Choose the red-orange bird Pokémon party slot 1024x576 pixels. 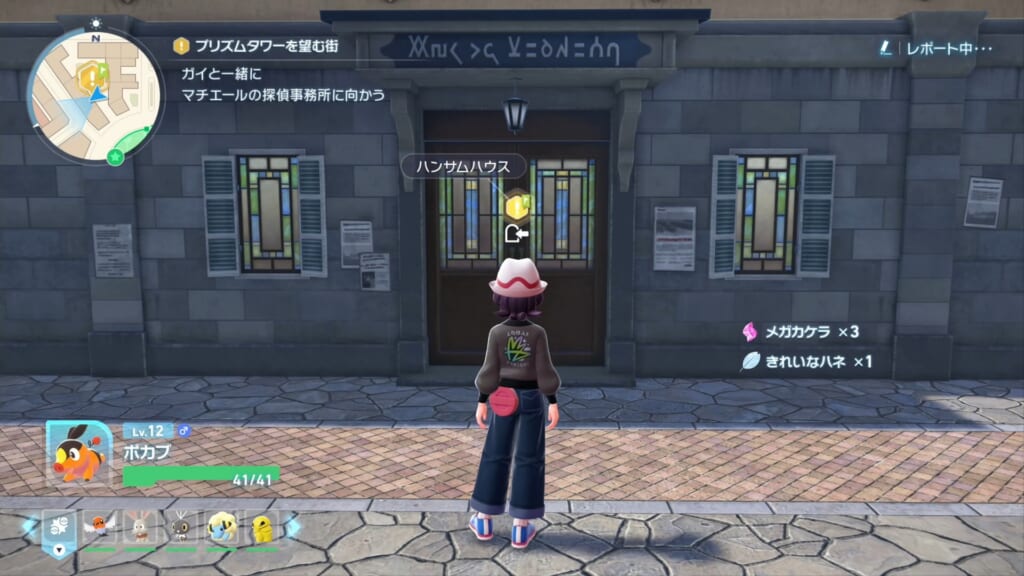click(x=98, y=527)
